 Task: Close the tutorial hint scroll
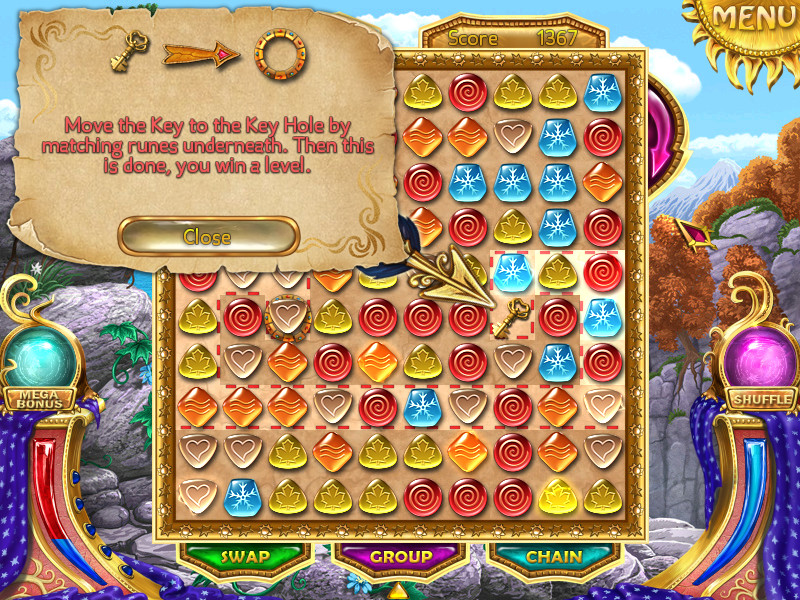(x=208, y=236)
